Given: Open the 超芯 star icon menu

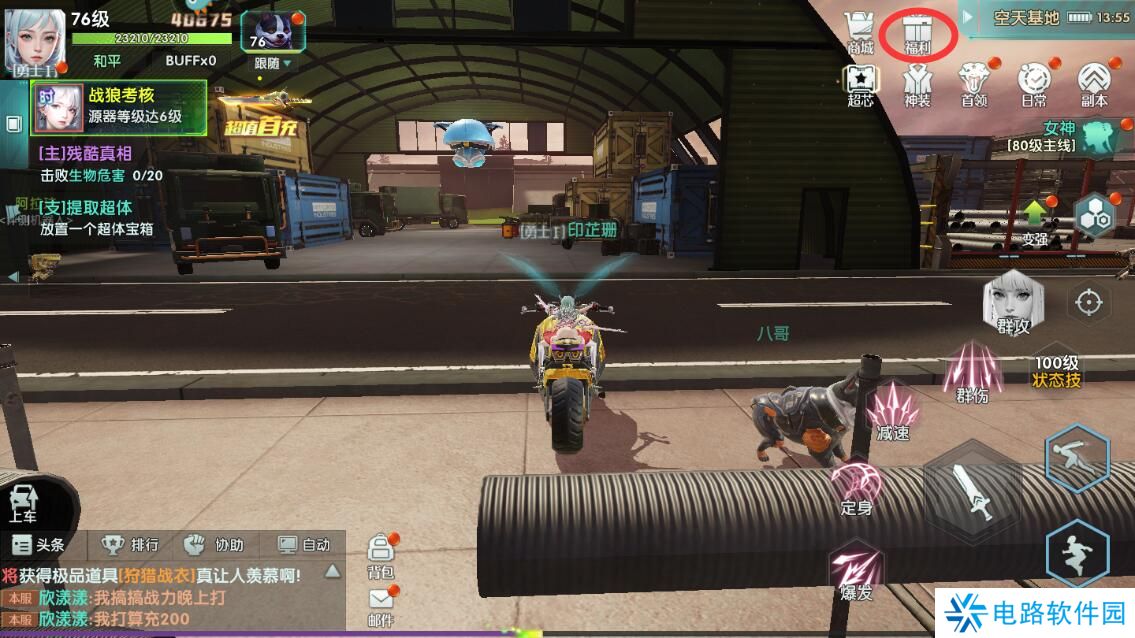Looking at the screenshot, I should [x=860, y=84].
